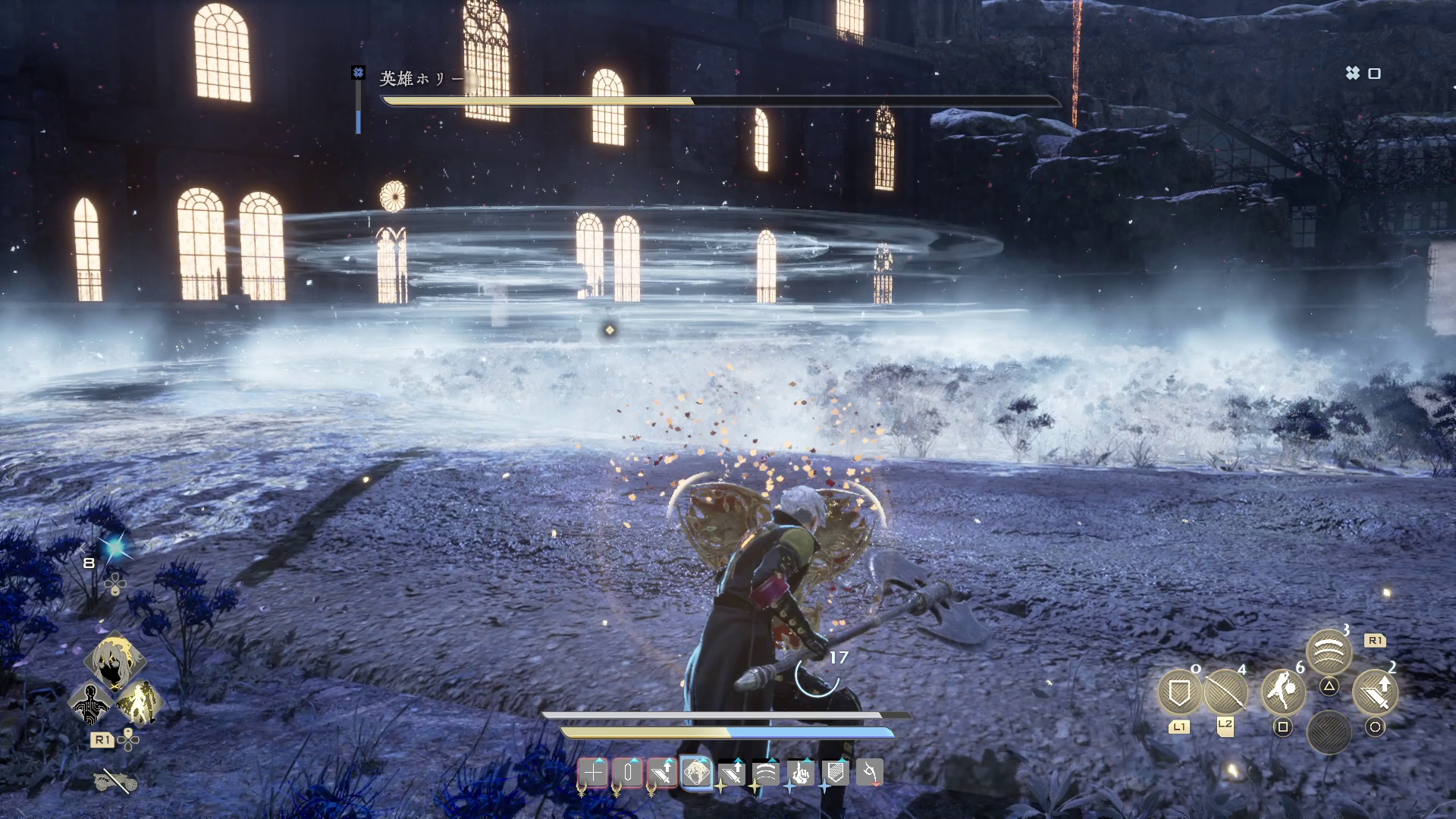Viewport: 1456px width, 819px height.
Task: Select the glowing duo figures icon
Action: tap(139, 703)
